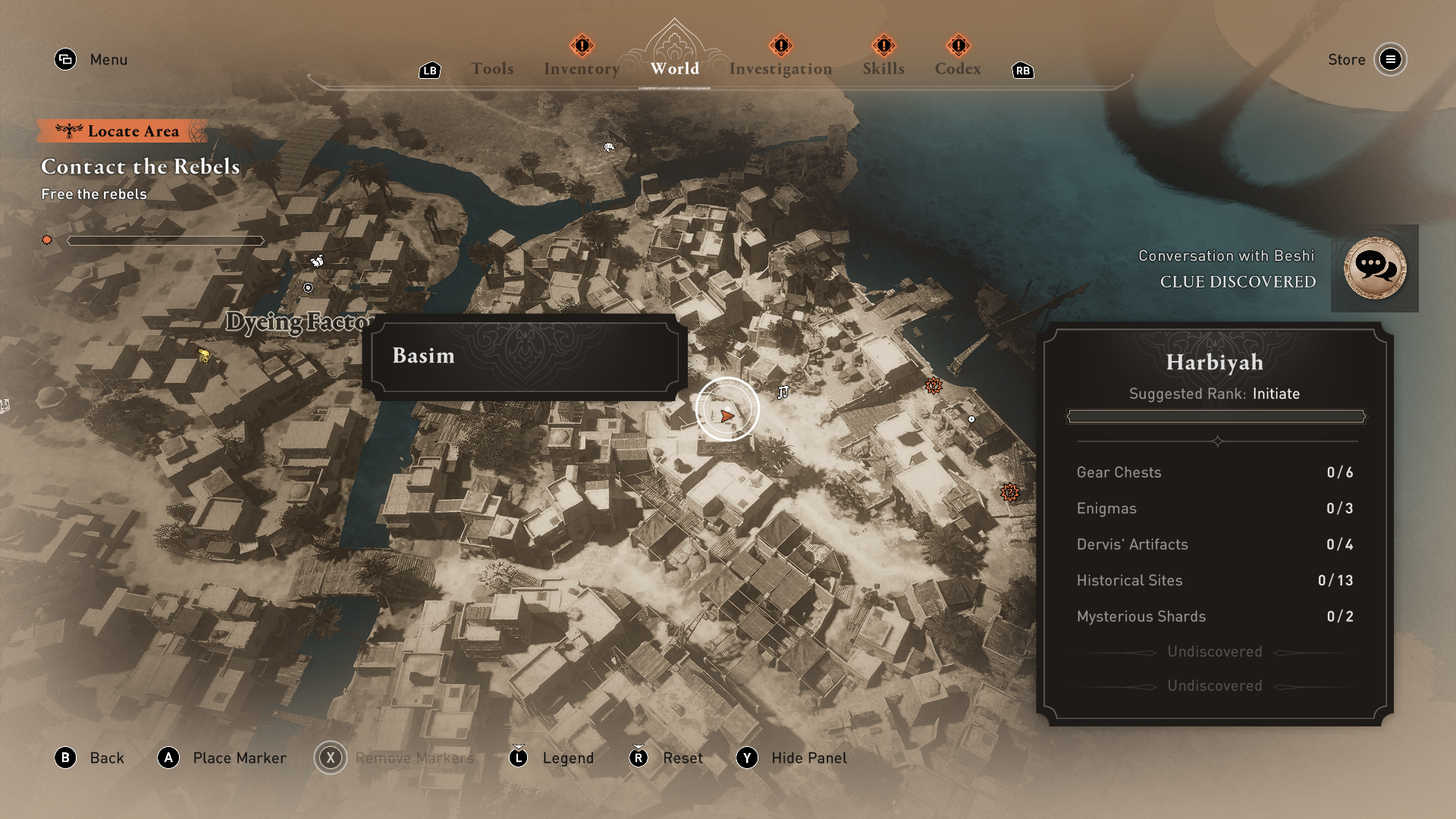Select the Contact the Rebels quest tracker
This screenshot has height=819, width=1456.
point(140,167)
